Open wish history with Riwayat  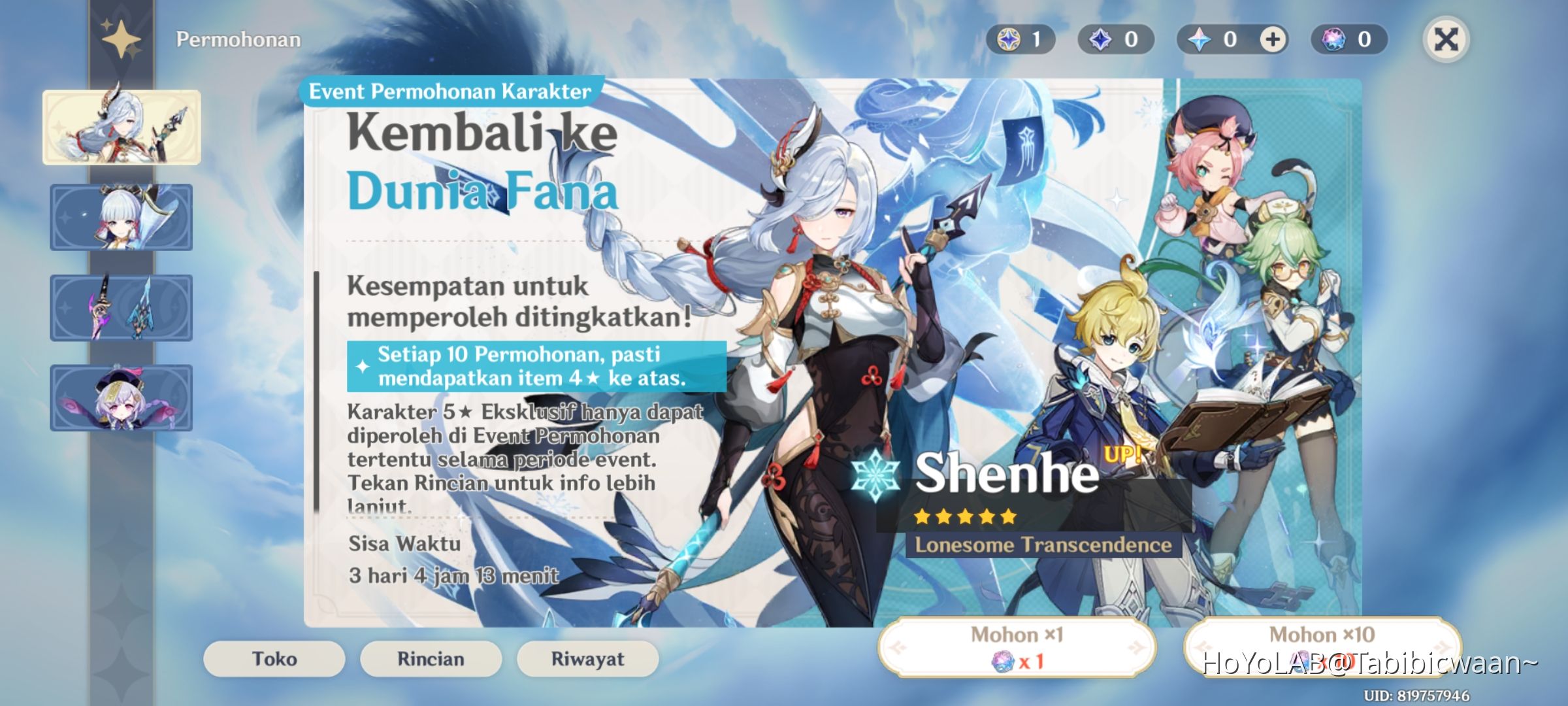587,659
